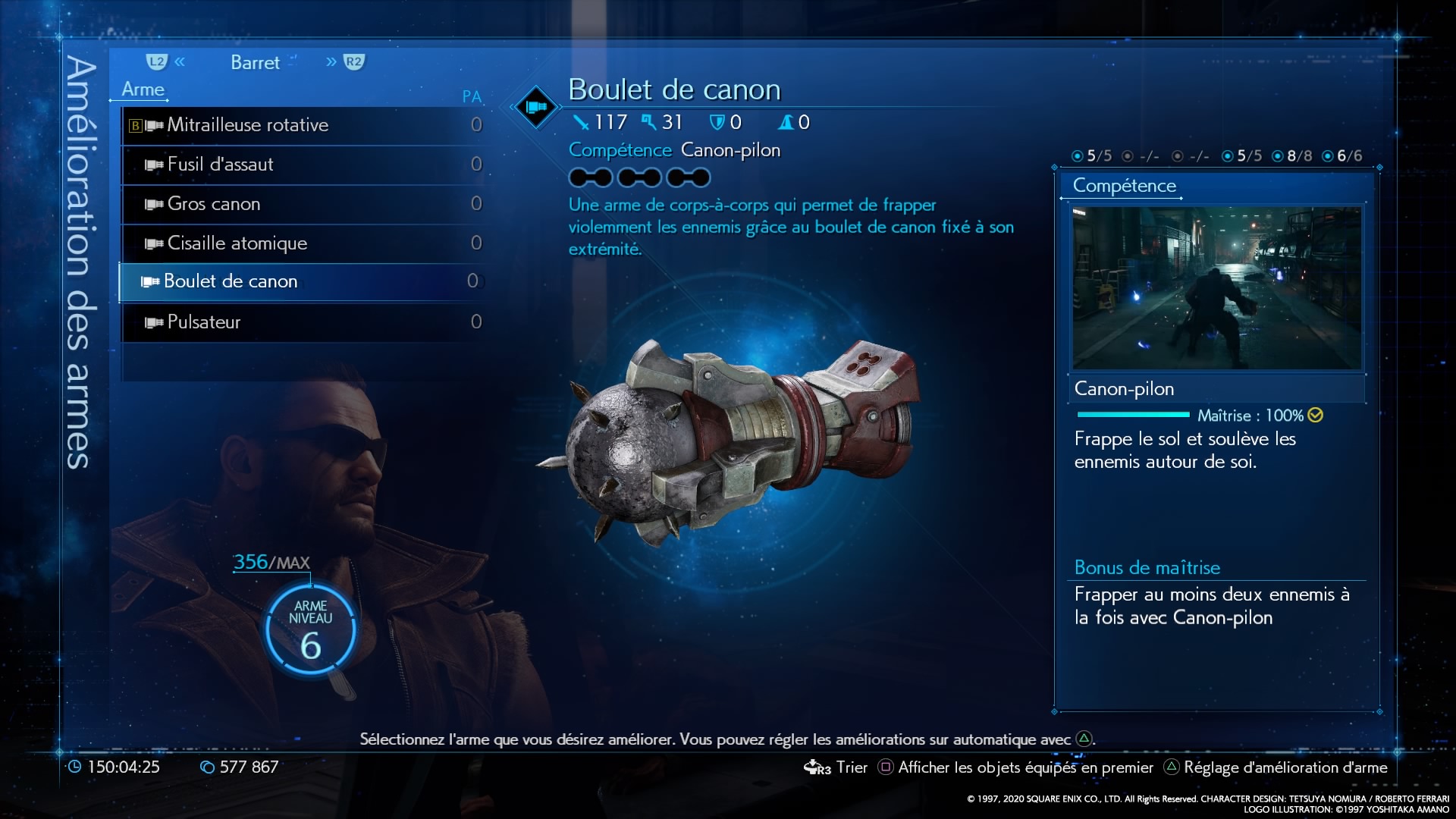Select the Mitrailleuse rotative weapon
Screen dimensions: 1456x819
303,125
